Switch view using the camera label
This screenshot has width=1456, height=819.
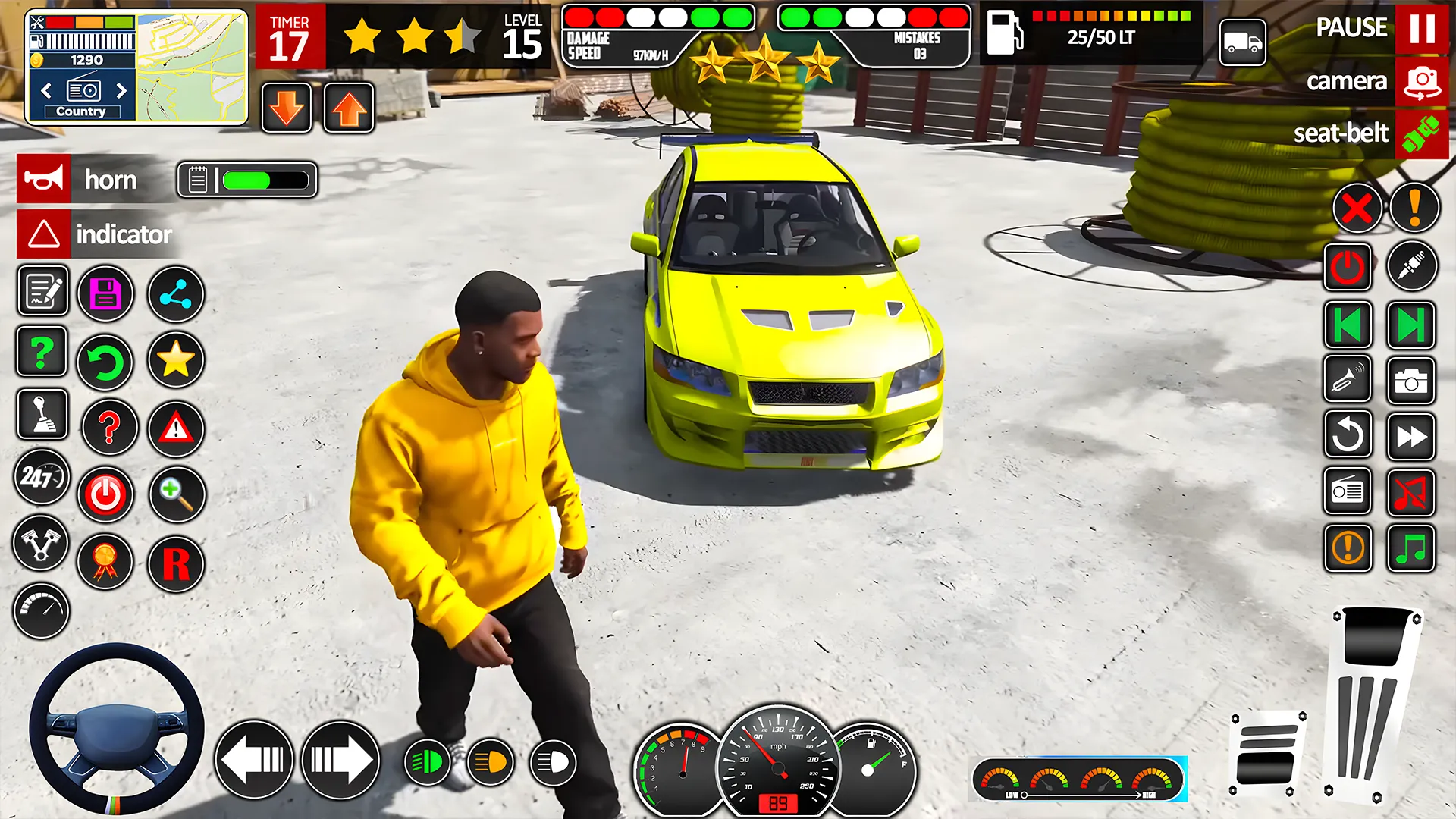pos(1348,81)
